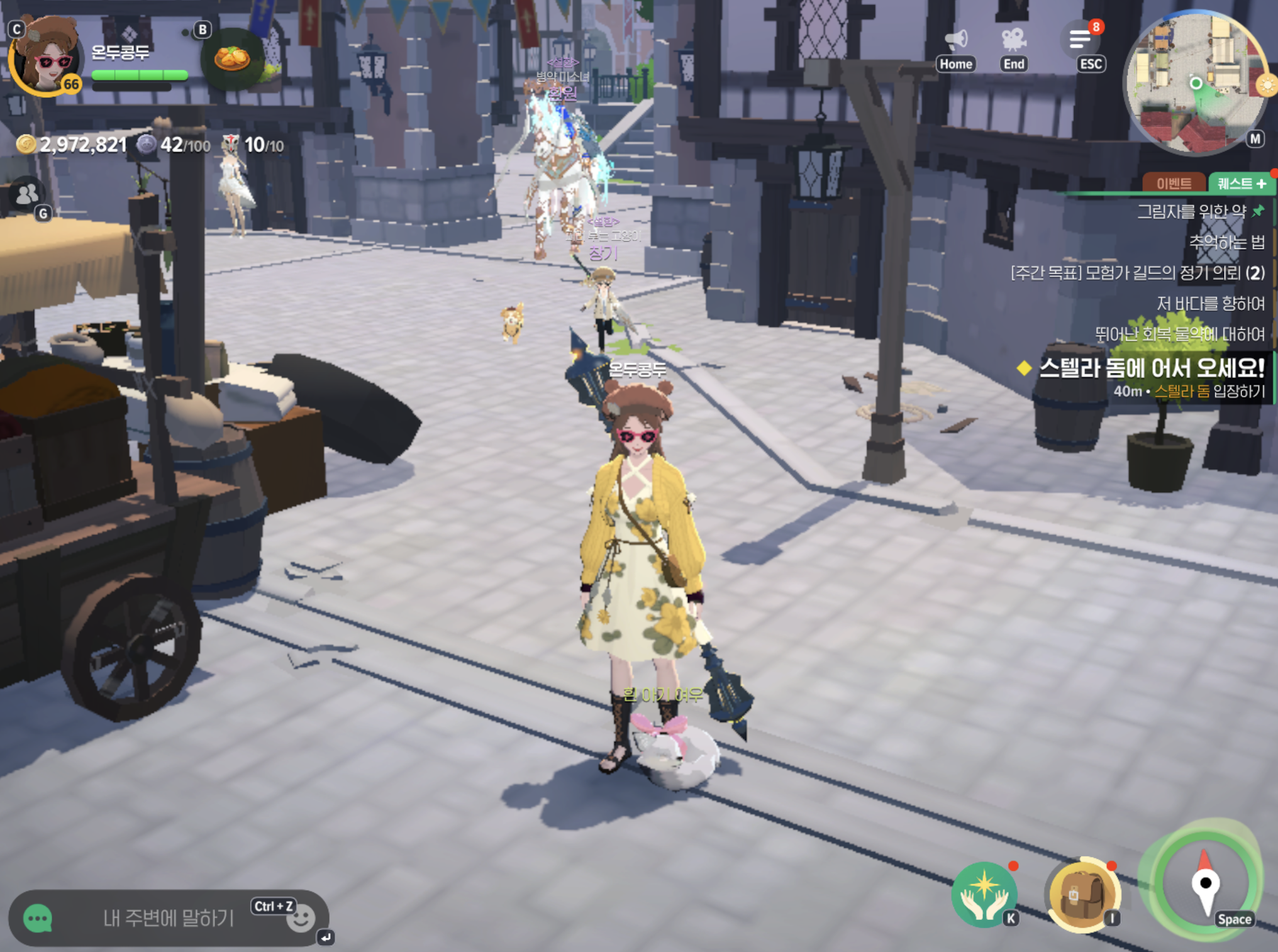Image resolution: width=1278 pixels, height=952 pixels.
Task: Select the 뛰어난 회복 물약에 대하여 quest
Action: pyautogui.click(x=1179, y=334)
